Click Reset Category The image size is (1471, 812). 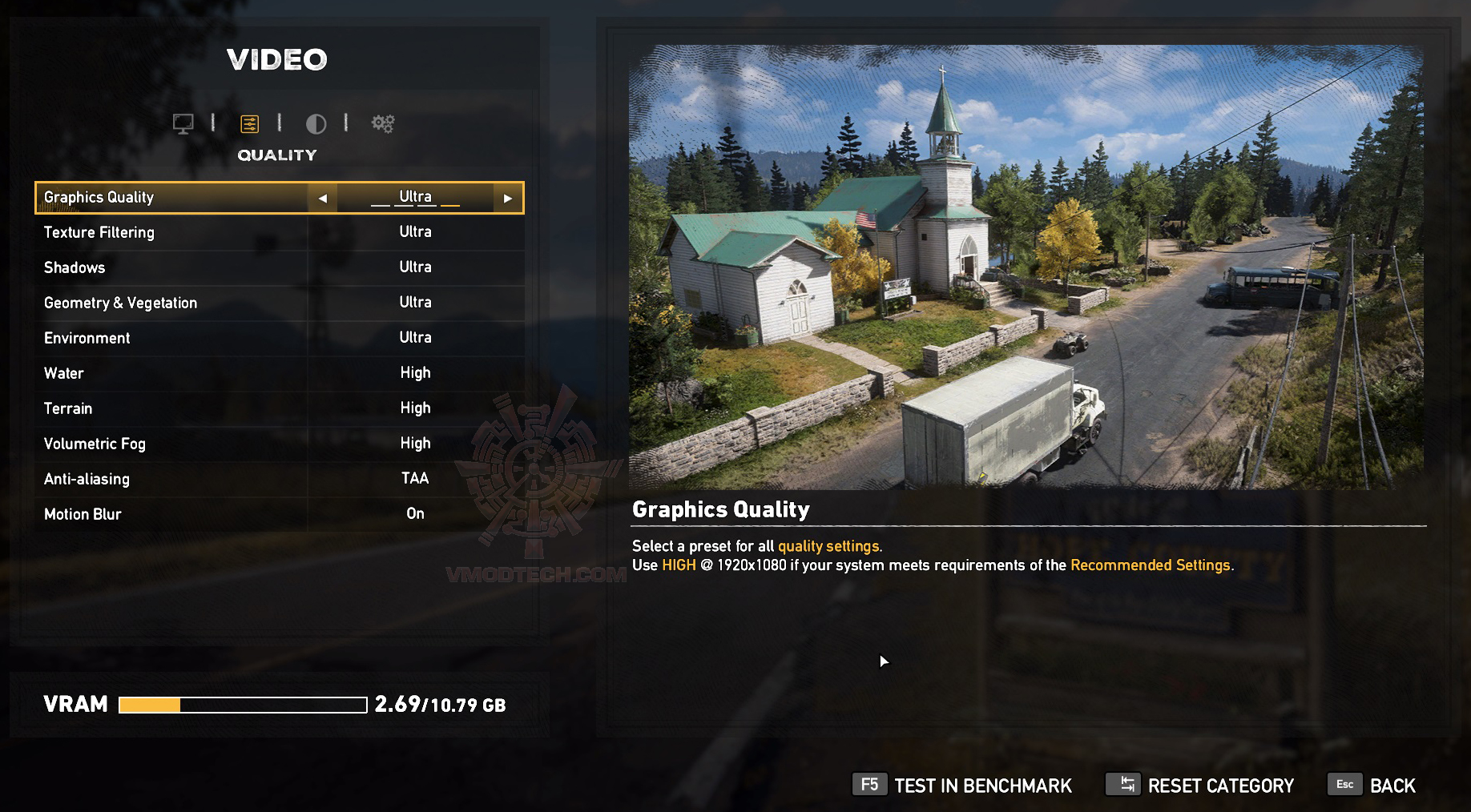1200,786
